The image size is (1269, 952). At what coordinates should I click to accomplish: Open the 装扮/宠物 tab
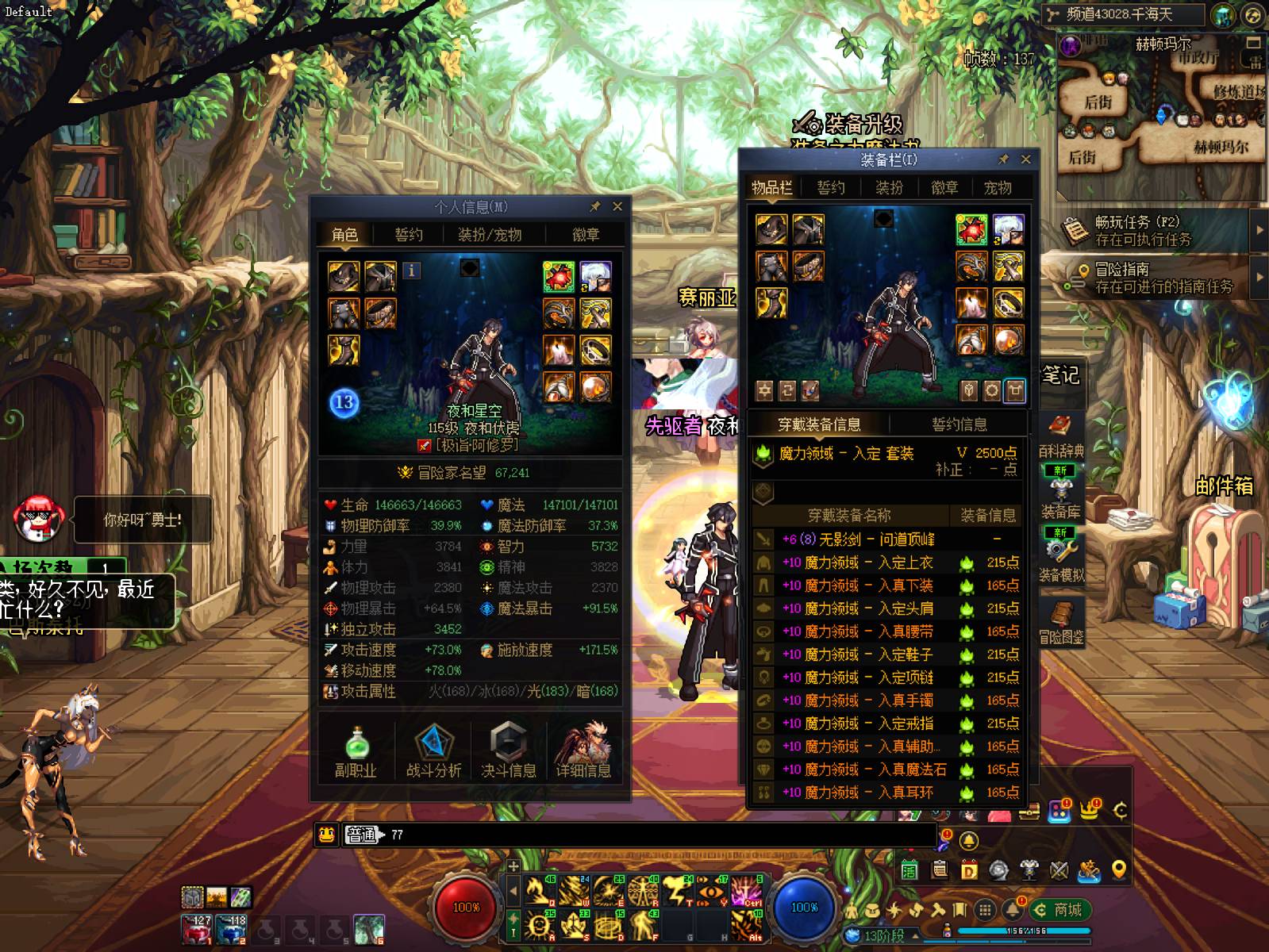tap(490, 235)
